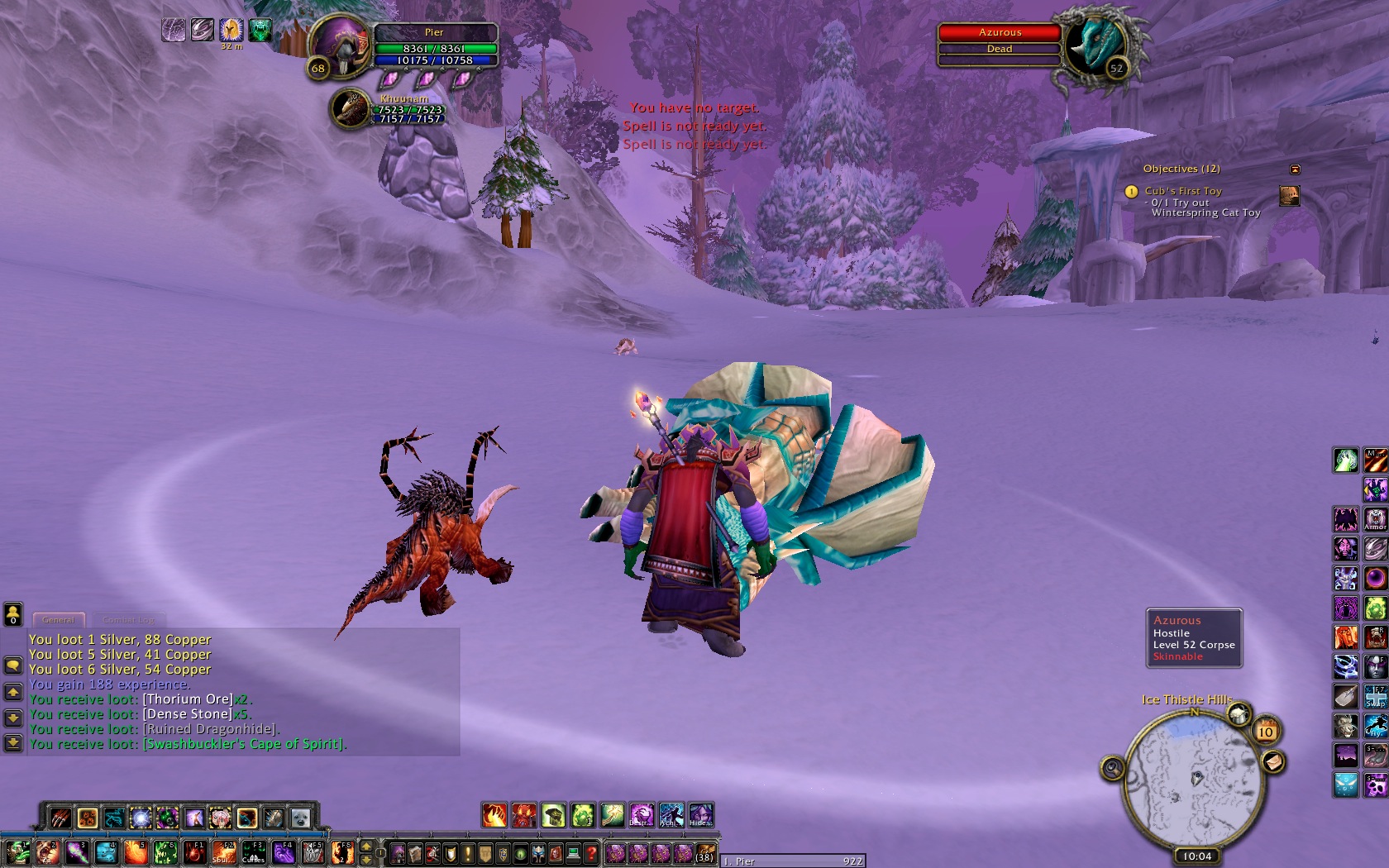Open the backpack showing 38 free slots
The image size is (1389, 868).
(x=704, y=852)
